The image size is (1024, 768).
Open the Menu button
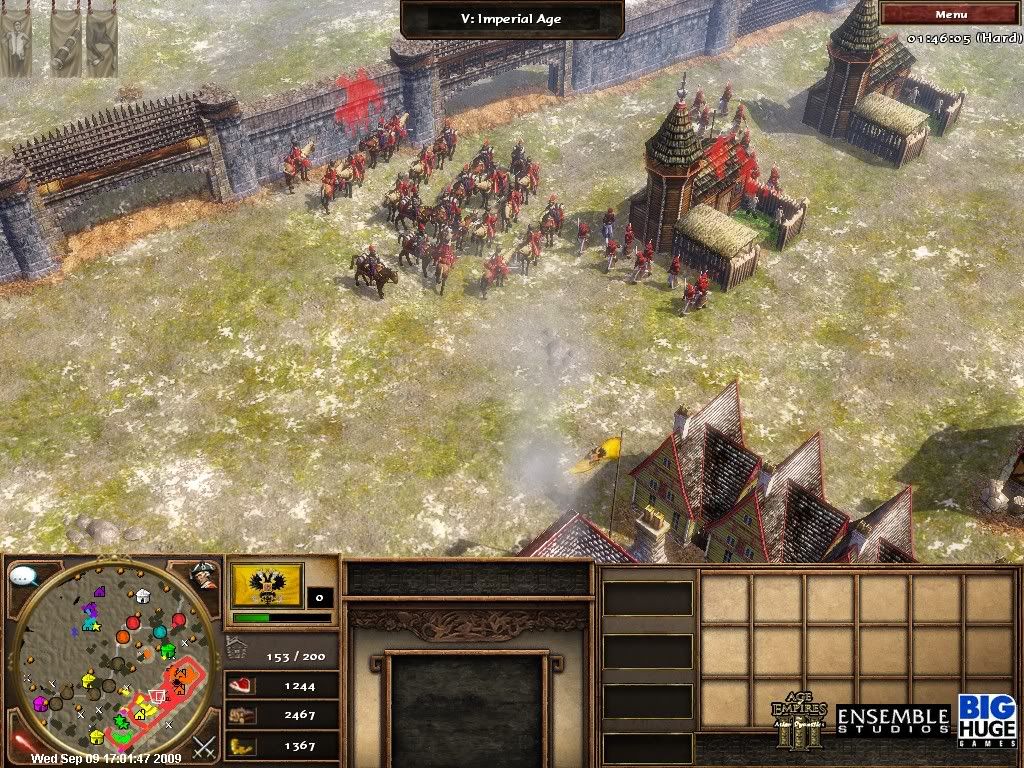[x=950, y=14]
